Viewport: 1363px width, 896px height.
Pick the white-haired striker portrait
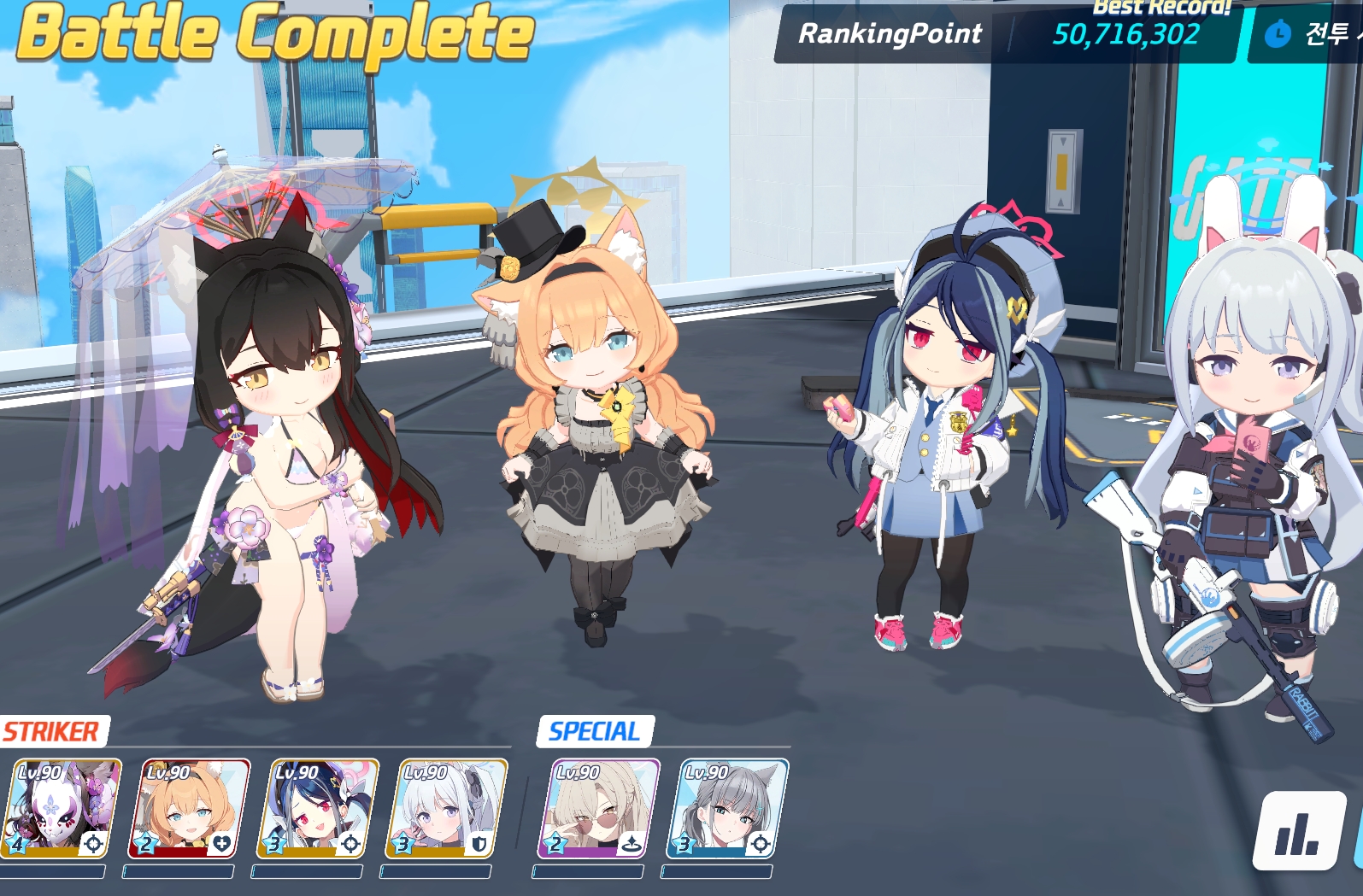(446, 809)
